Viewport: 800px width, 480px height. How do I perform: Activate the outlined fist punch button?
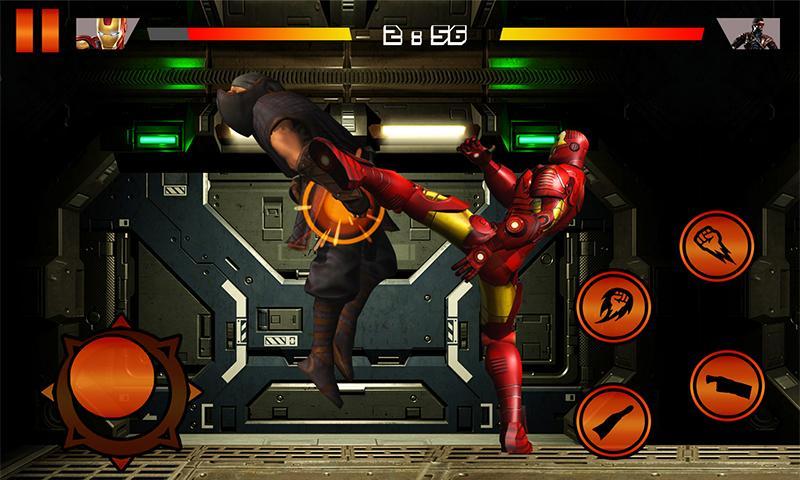716,247
